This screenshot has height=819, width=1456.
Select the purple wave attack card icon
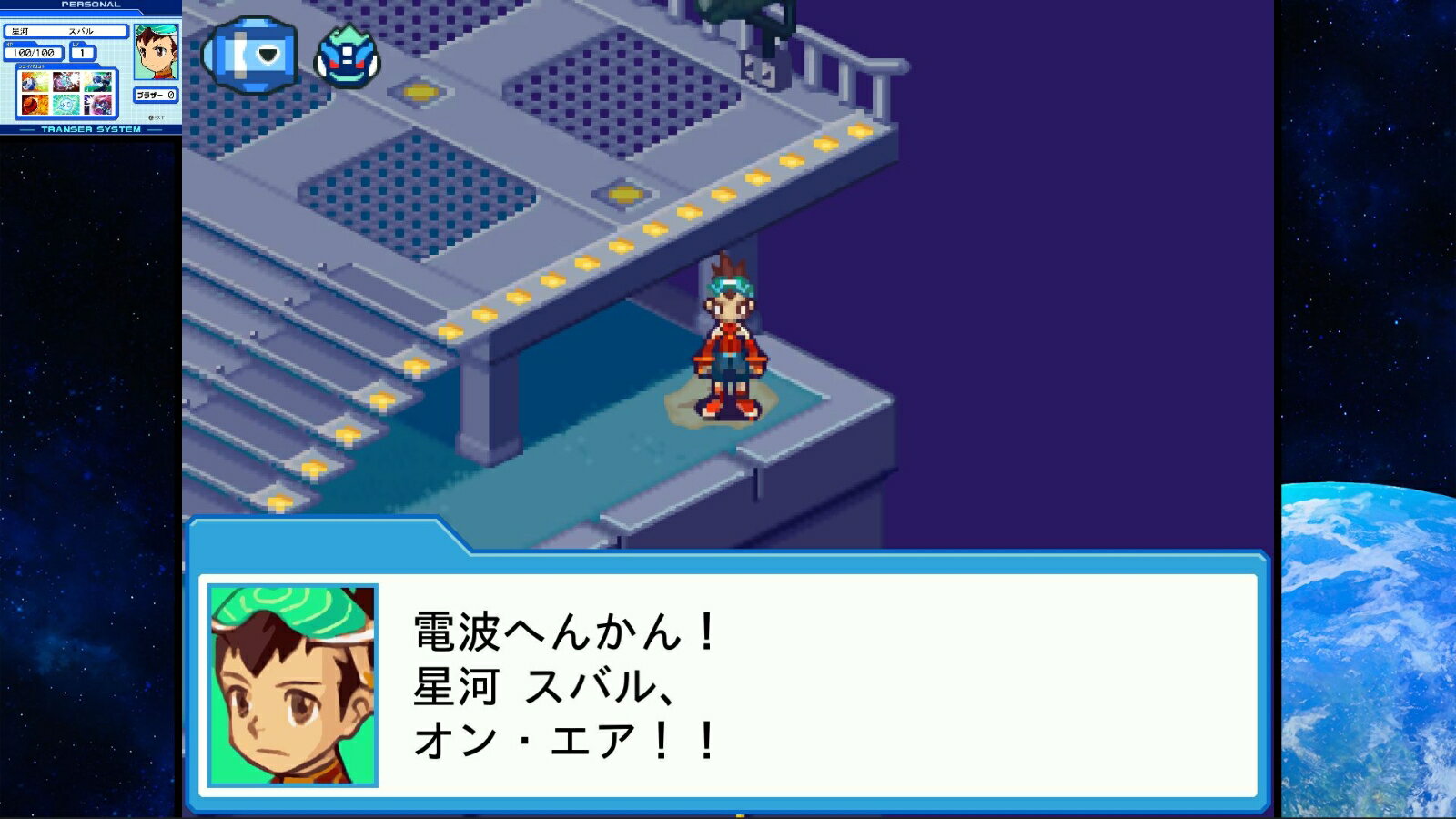click(98, 103)
